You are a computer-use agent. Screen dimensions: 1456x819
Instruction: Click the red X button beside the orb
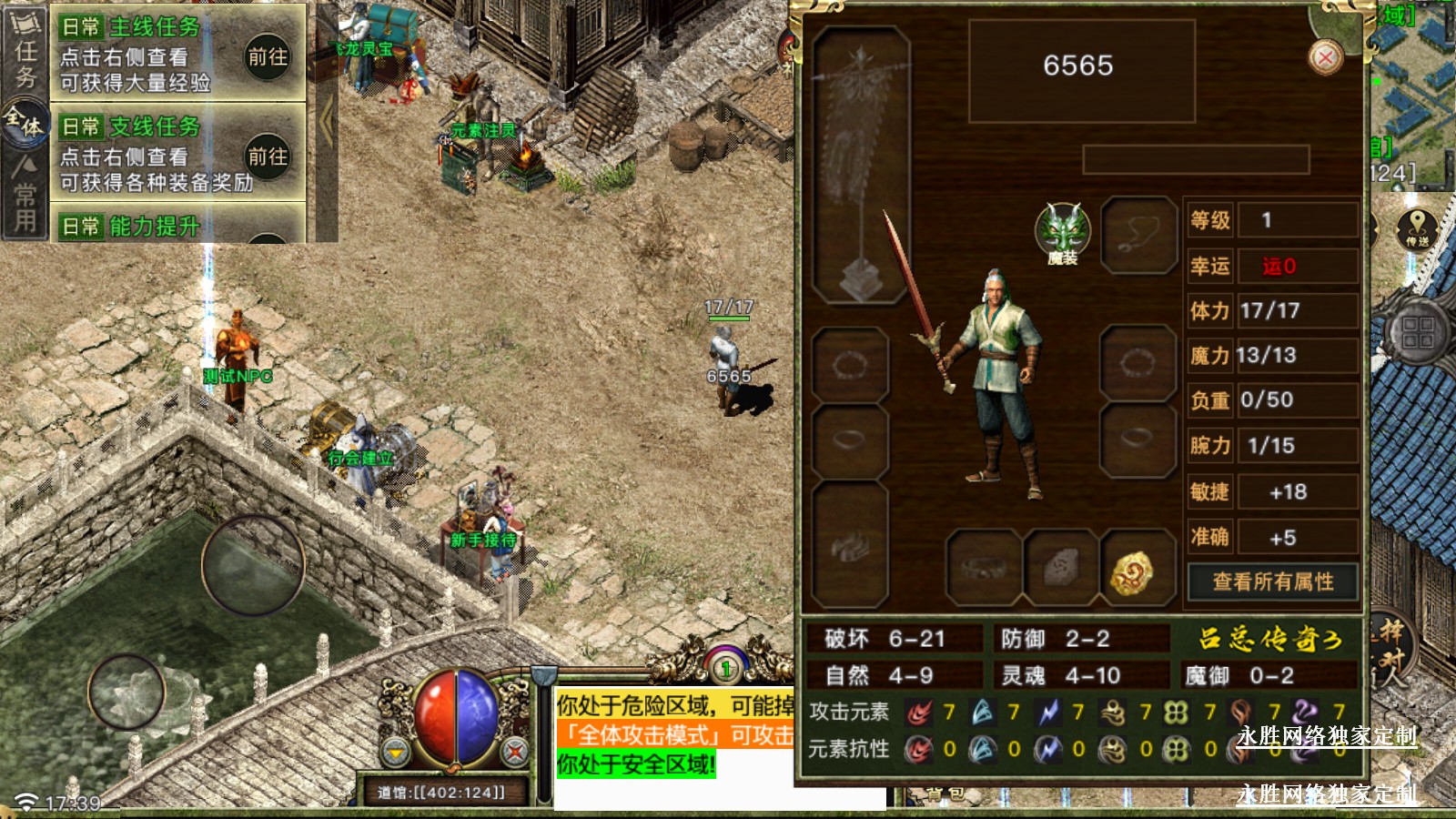coord(515,752)
